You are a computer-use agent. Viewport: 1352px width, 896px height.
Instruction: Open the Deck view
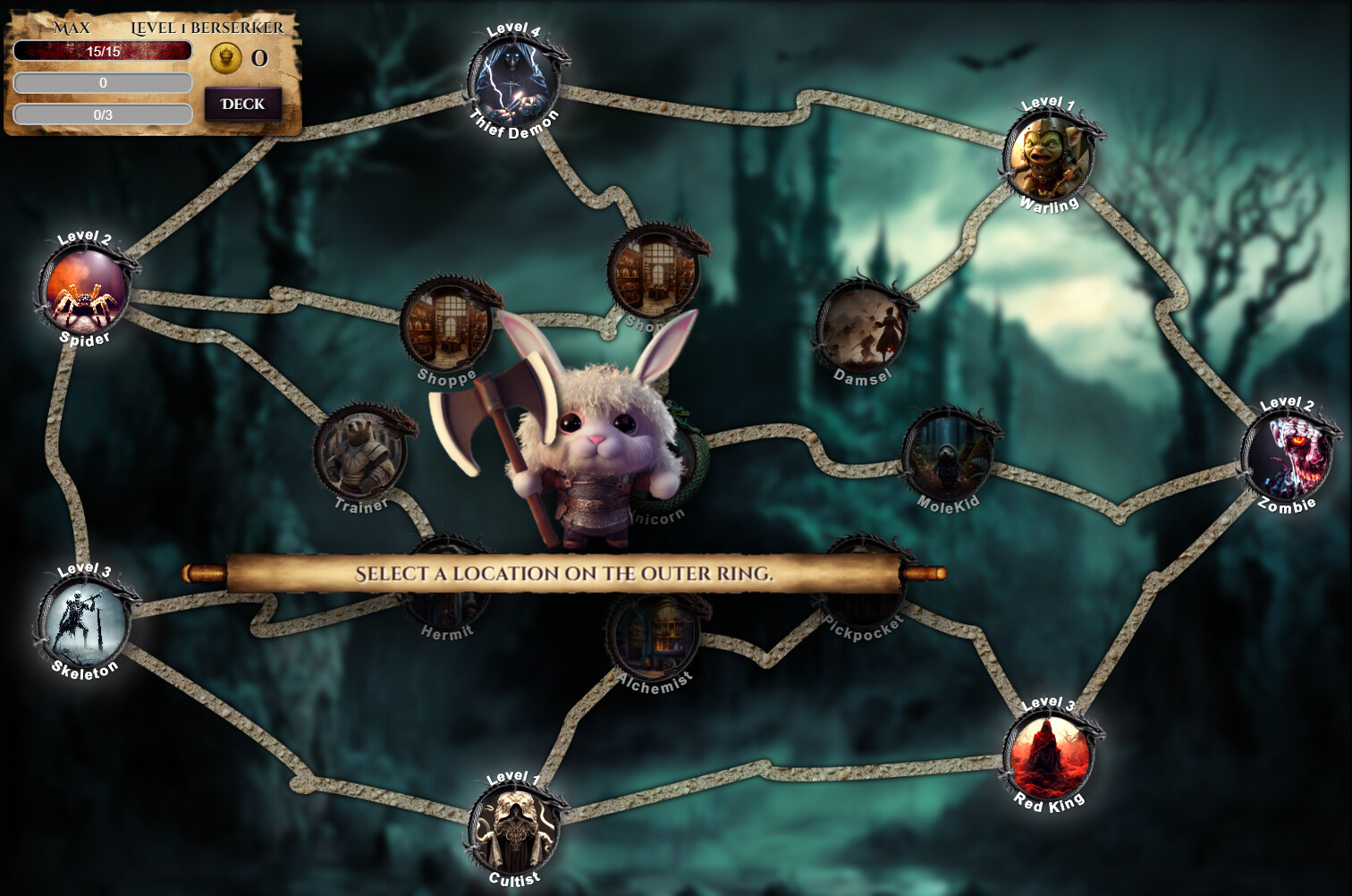pos(241,103)
